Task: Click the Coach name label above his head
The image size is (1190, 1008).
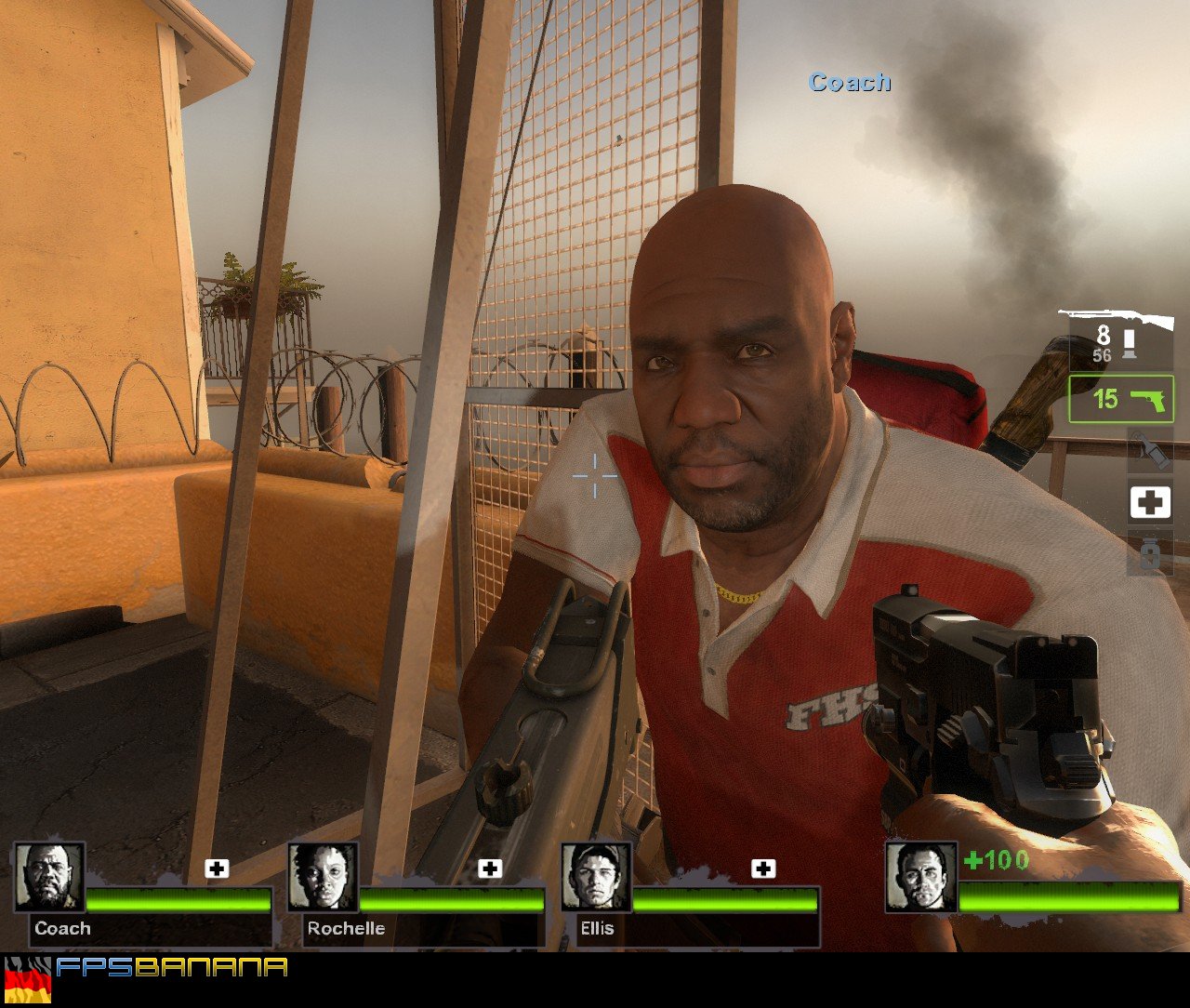Action: 849,82
